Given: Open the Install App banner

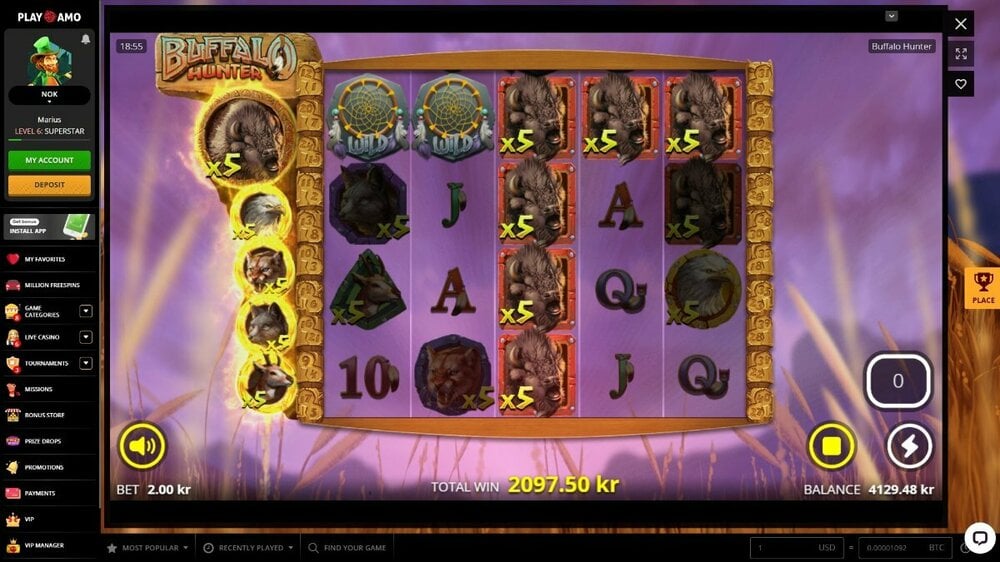Looking at the screenshot, I should pyautogui.click(x=49, y=226).
